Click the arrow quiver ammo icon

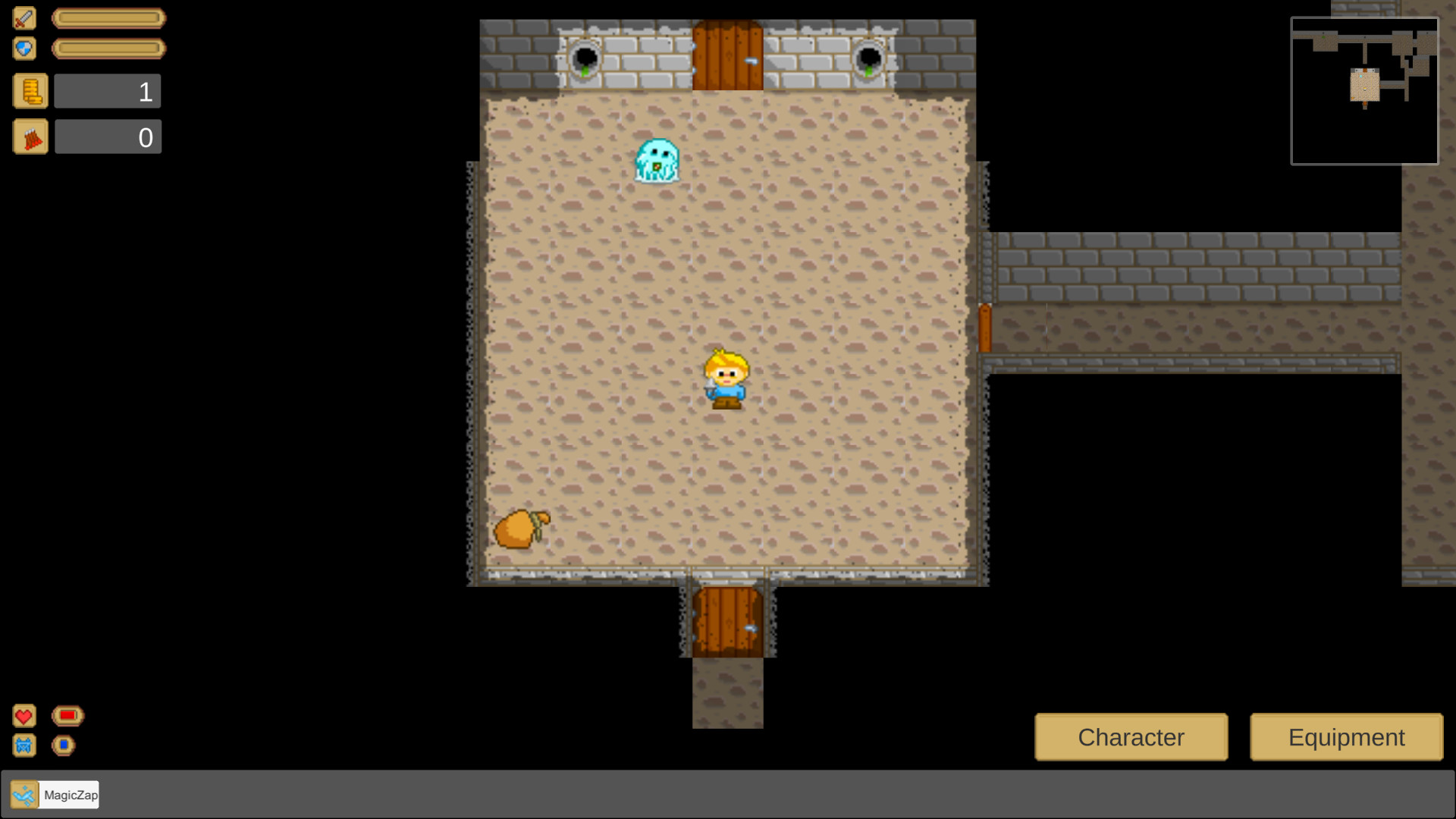30,136
